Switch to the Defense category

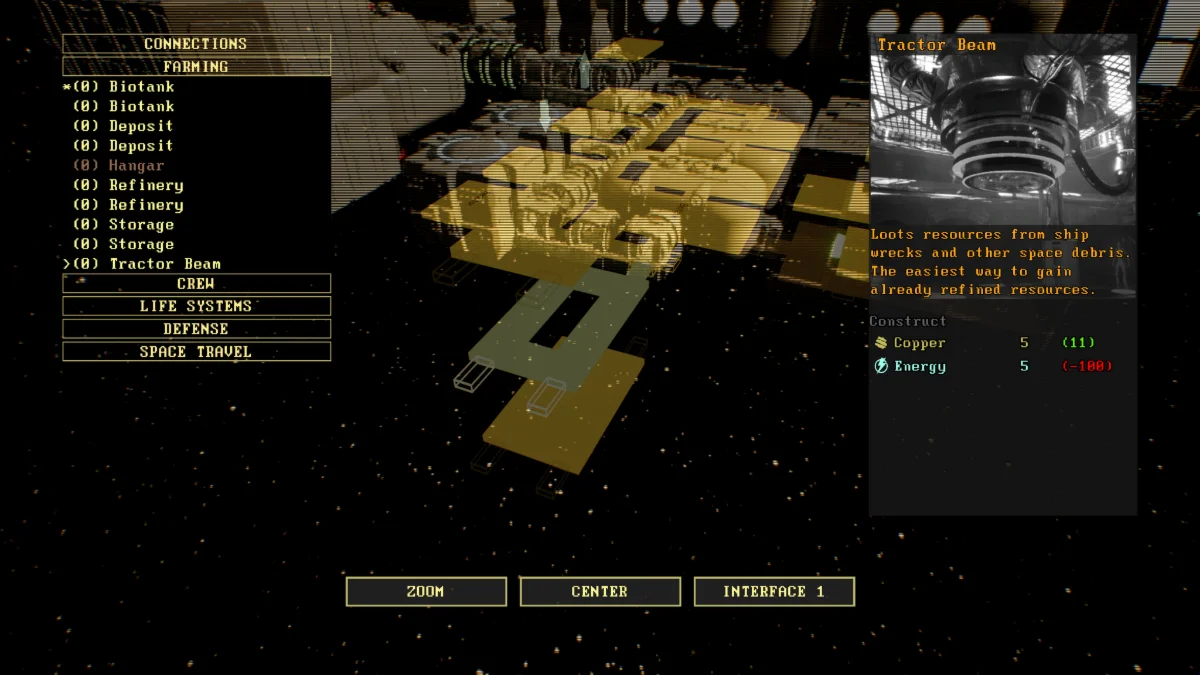(196, 329)
